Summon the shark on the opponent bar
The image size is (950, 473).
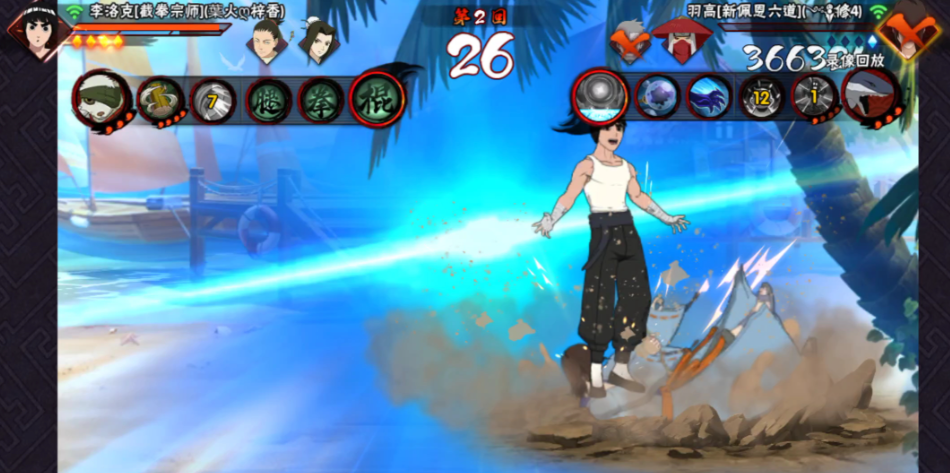click(871, 97)
